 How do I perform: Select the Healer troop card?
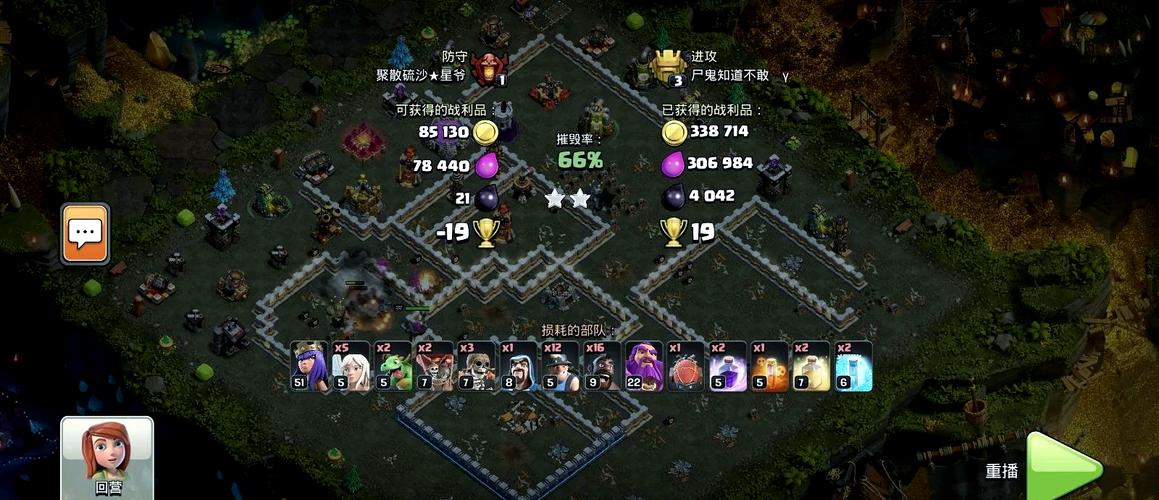351,366
